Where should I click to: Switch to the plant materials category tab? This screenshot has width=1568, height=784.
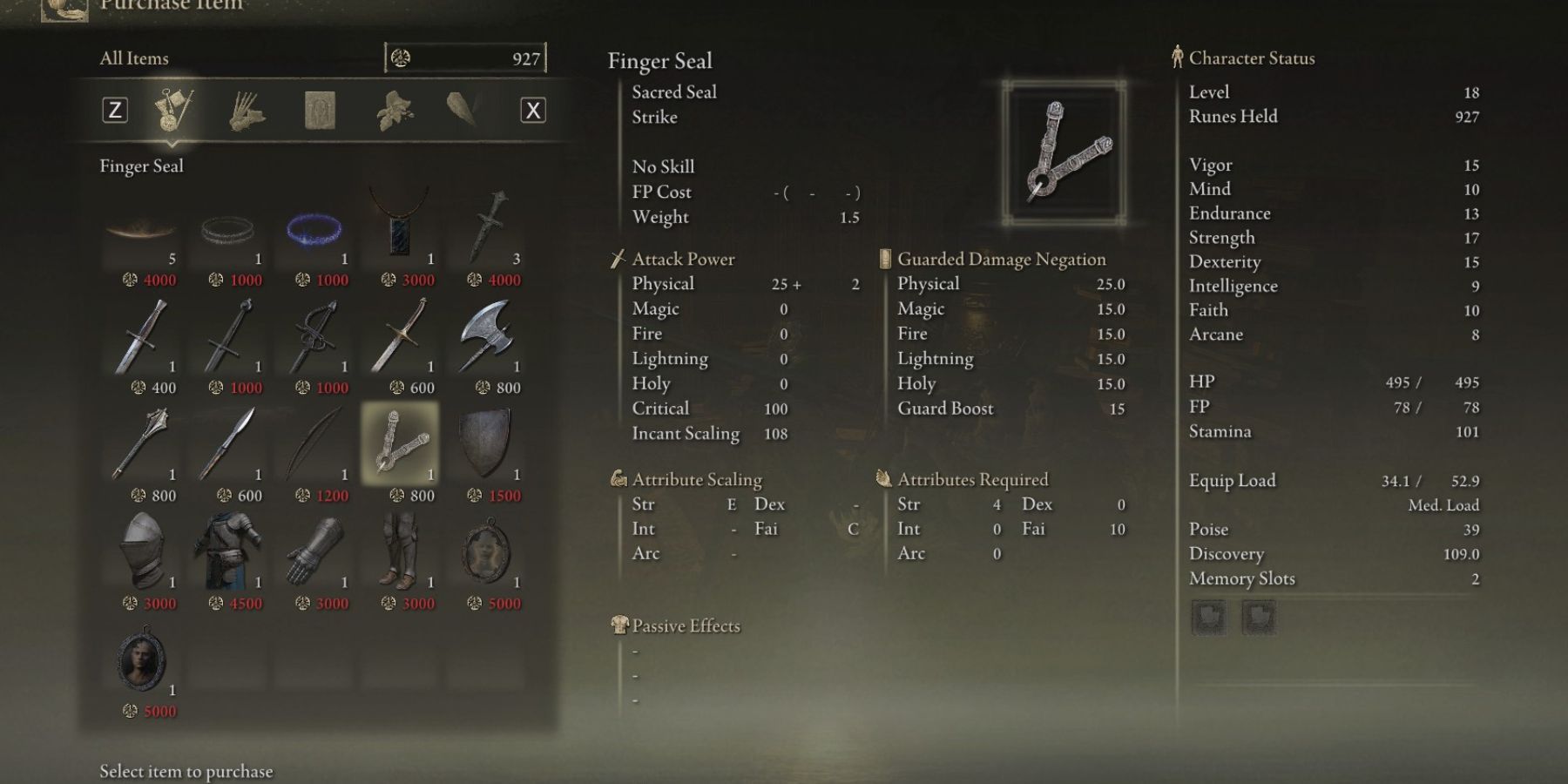[394, 111]
